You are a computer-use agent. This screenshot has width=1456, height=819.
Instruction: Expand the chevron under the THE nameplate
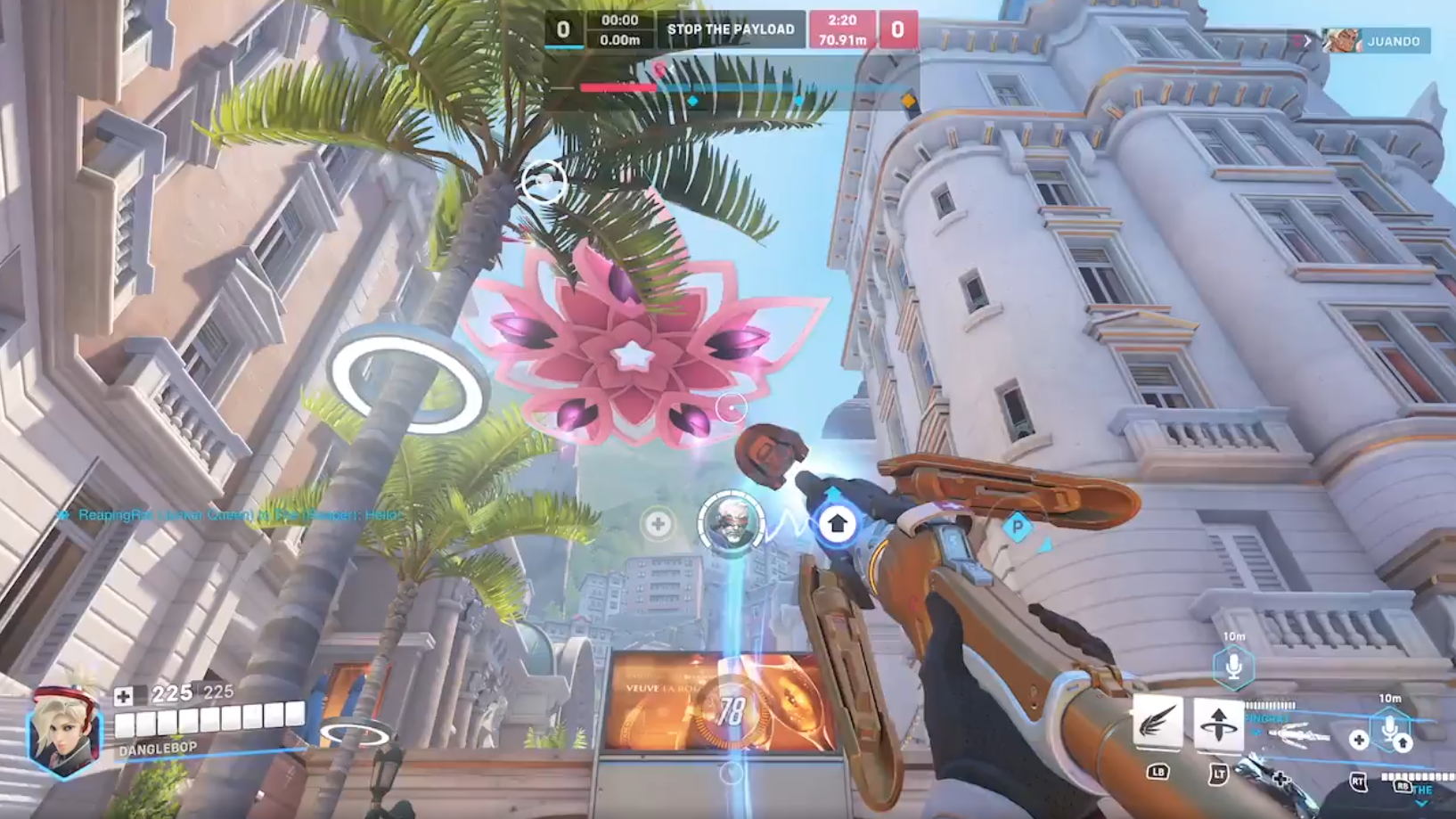click(1420, 803)
